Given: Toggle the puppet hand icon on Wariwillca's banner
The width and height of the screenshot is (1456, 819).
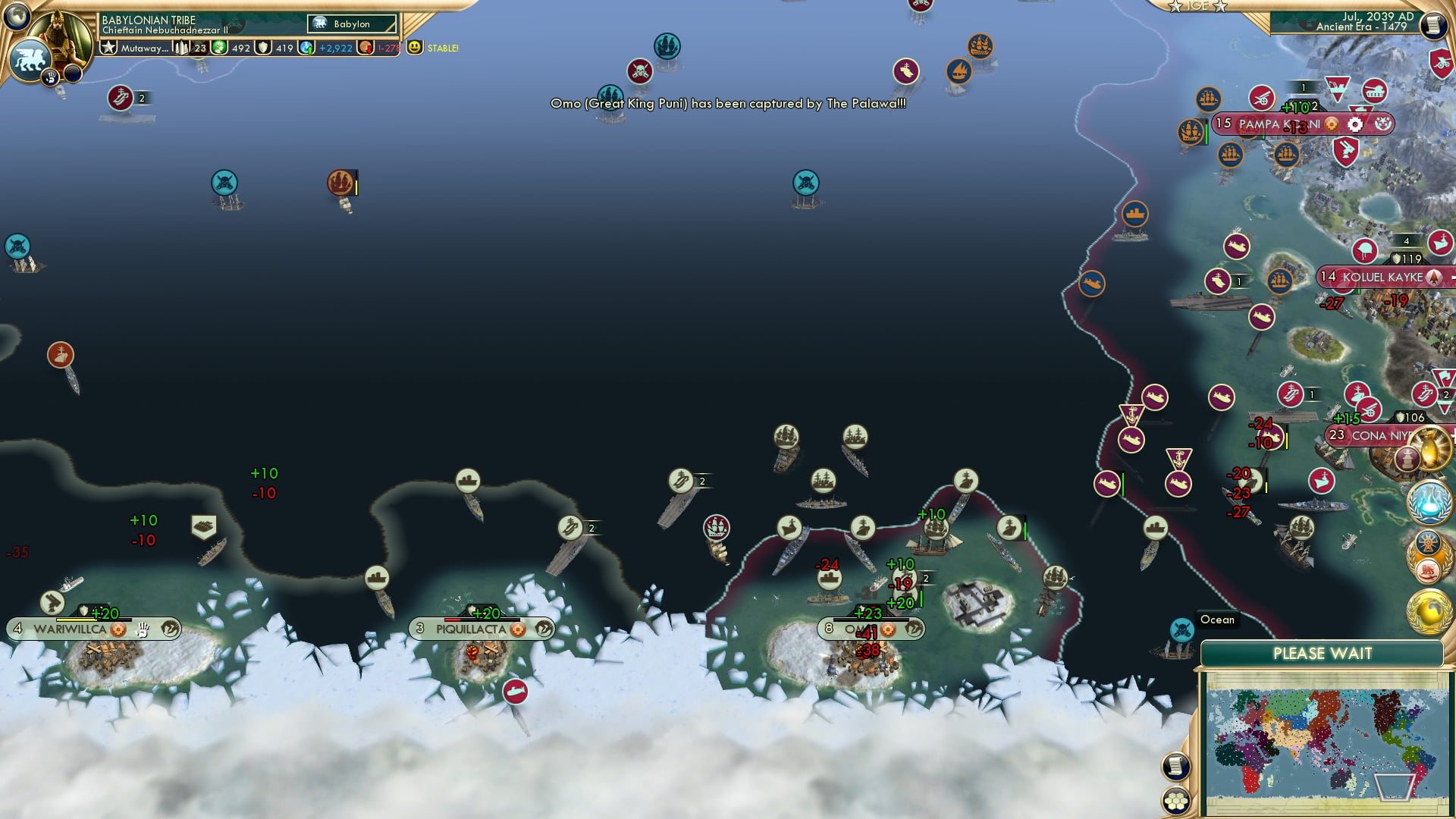Looking at the screenshot, I should [141, 629].
